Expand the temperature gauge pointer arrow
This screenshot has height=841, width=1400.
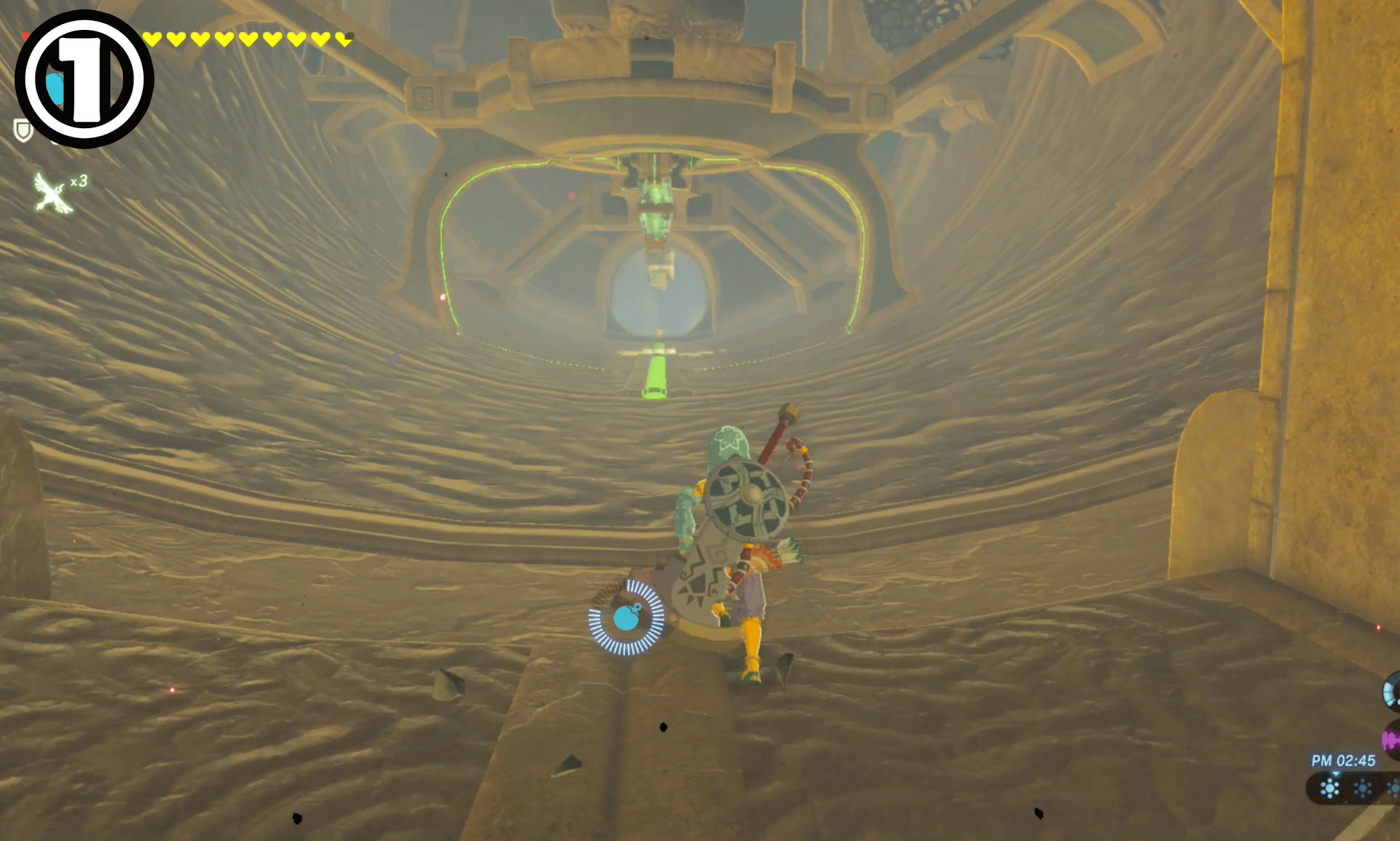(1335, 774)
